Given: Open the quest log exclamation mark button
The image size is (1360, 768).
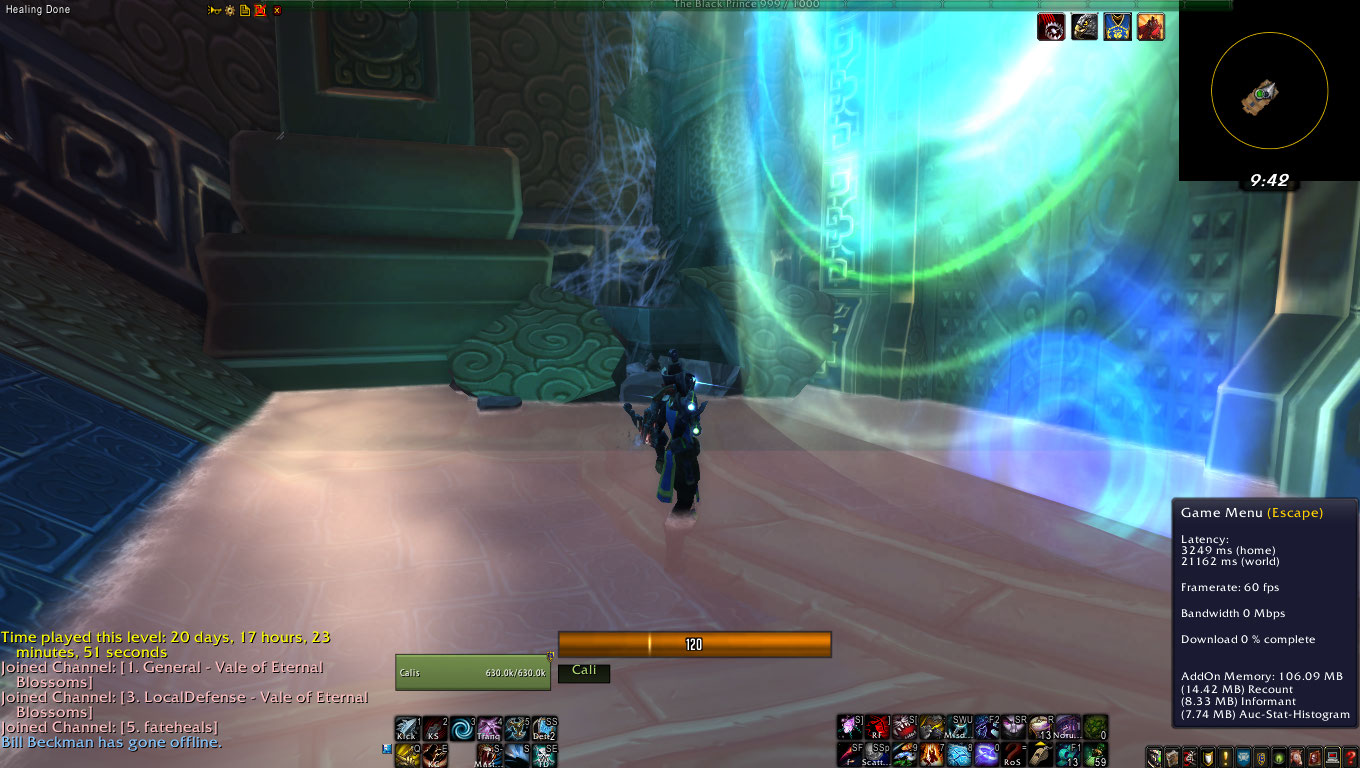Looking at the screenshot, I should (1225, 757).
